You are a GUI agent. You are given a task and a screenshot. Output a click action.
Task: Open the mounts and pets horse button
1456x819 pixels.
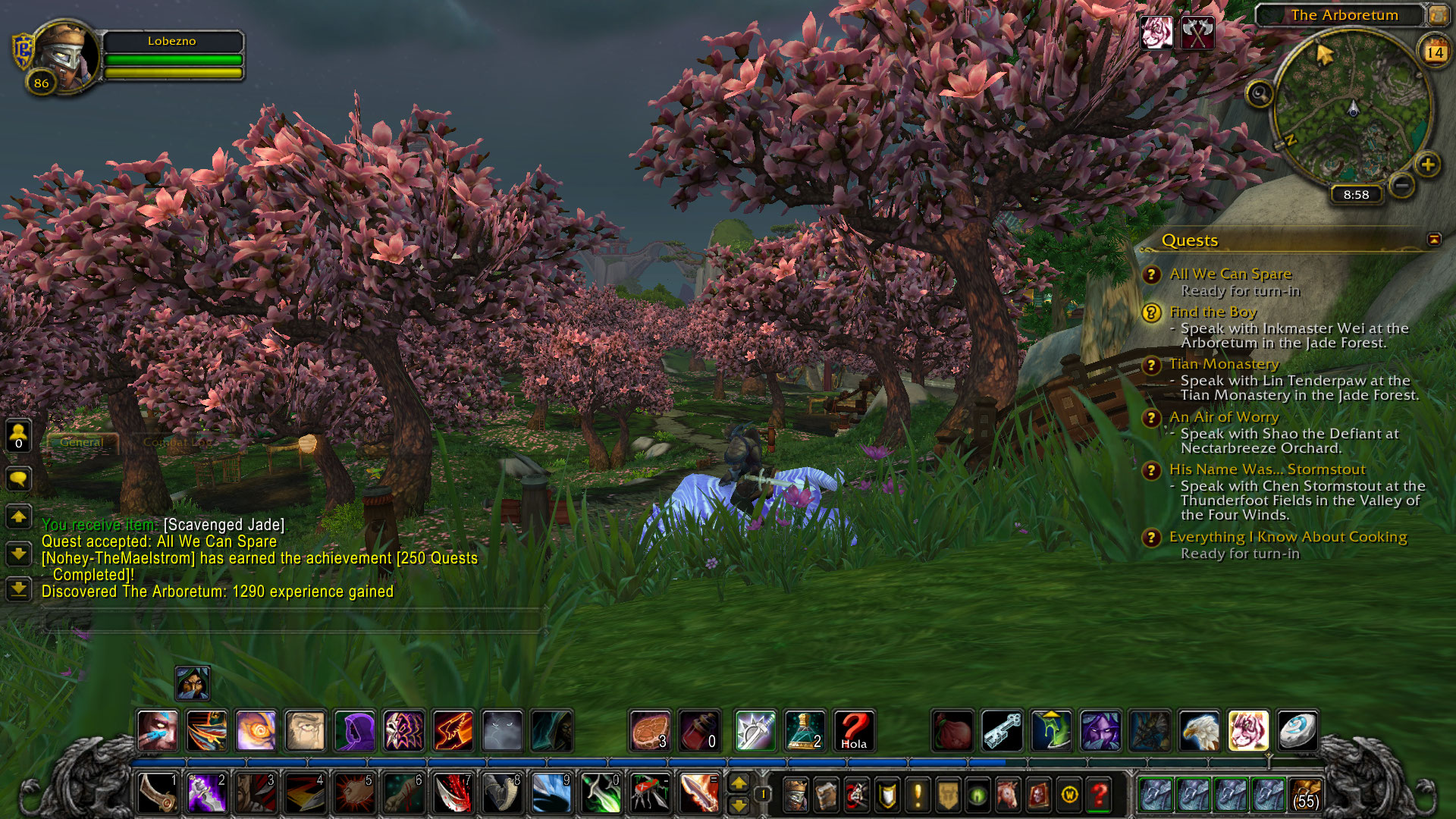(x=1008, y=795)
